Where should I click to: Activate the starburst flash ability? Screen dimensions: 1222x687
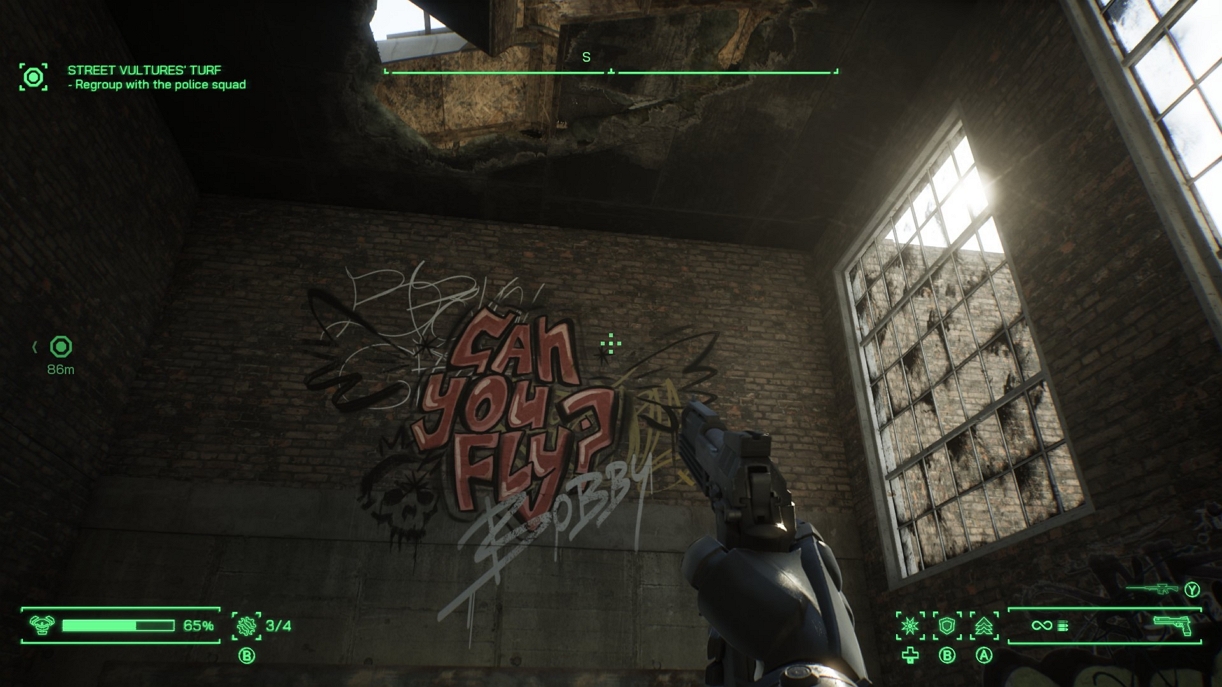(910, 626)
